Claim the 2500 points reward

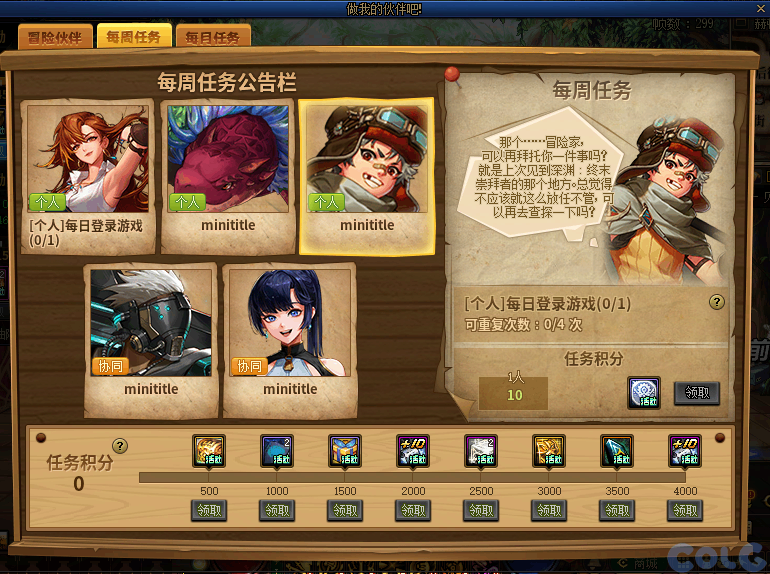pyautogui.click(x=481, y=511)
